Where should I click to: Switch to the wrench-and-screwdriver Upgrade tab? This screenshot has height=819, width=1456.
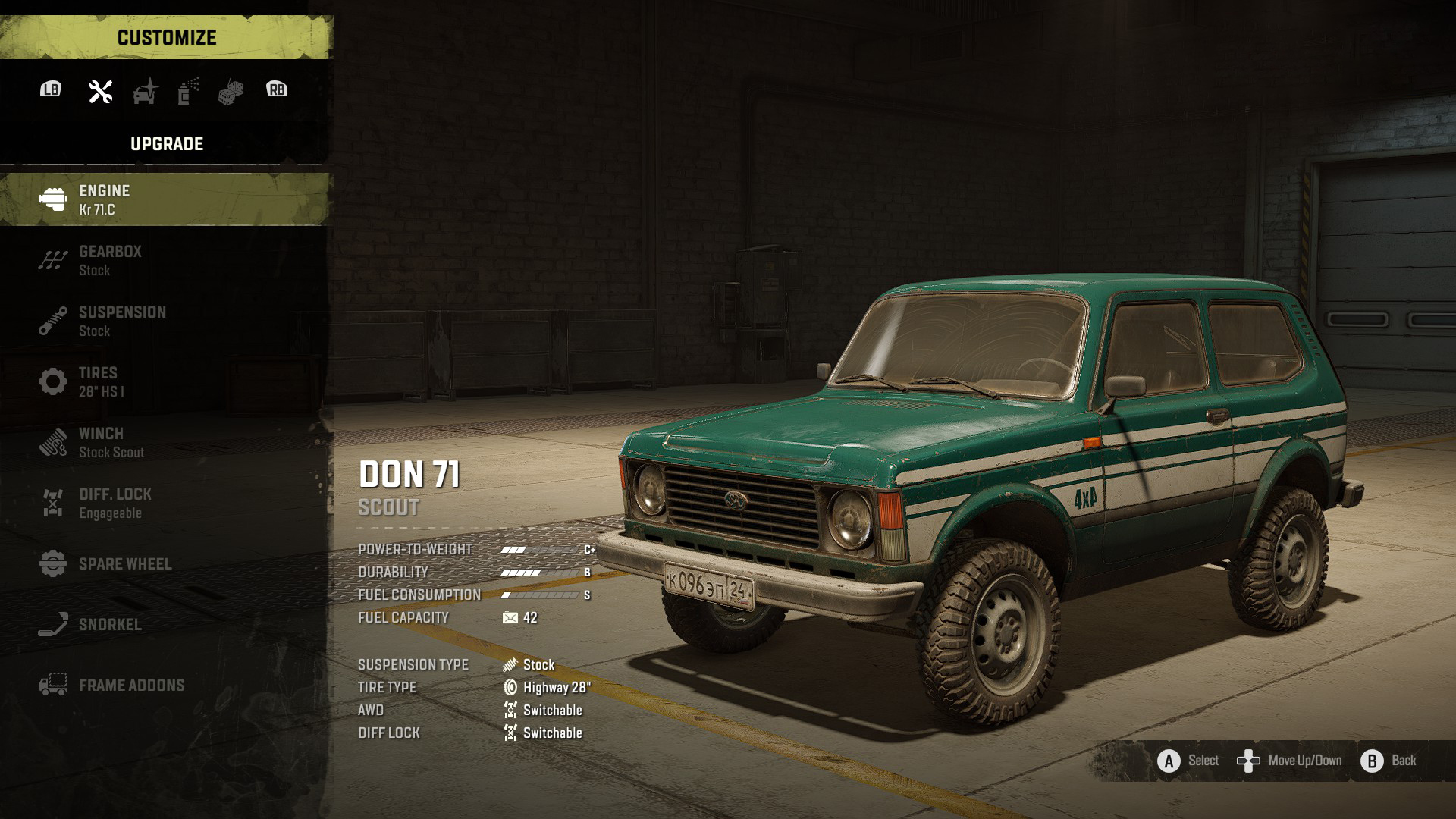101,91
